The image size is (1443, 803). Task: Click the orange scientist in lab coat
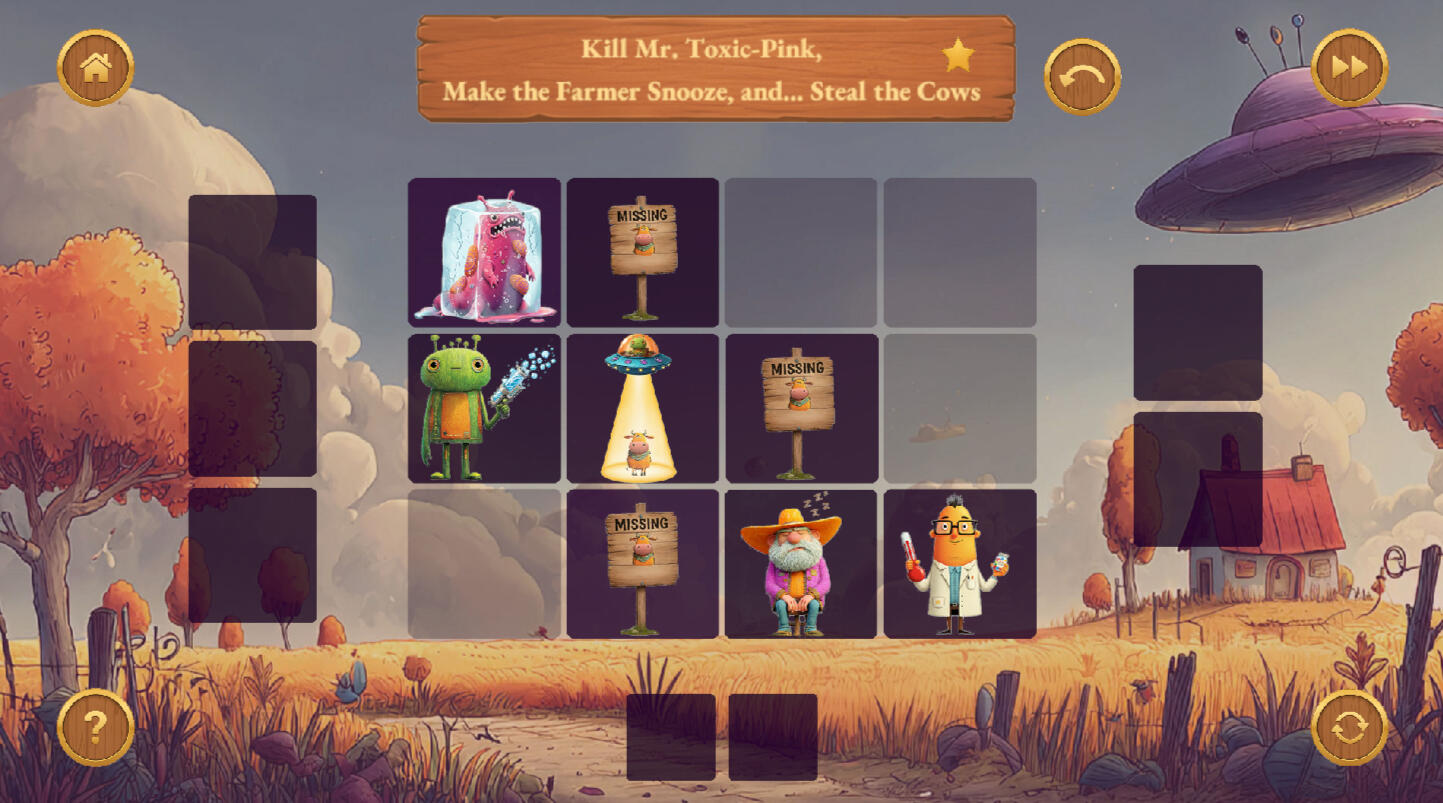pos(959,564)
